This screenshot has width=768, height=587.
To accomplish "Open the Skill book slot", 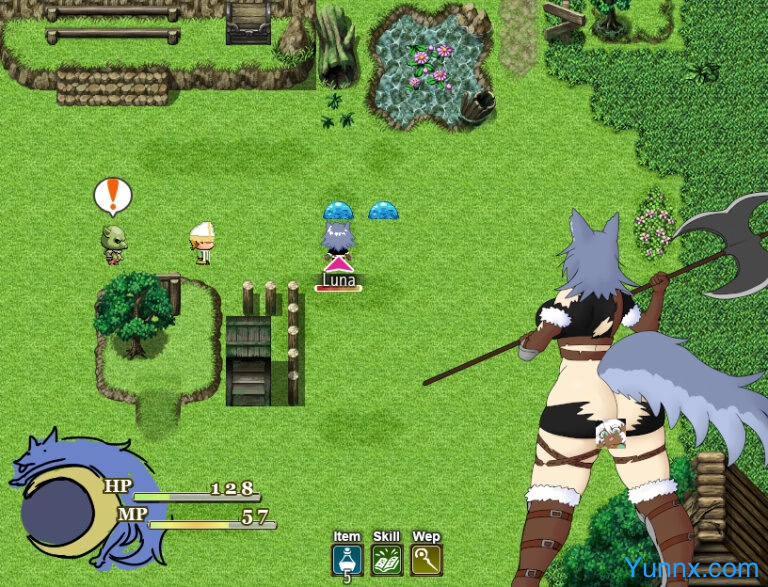I will point(386,559).
